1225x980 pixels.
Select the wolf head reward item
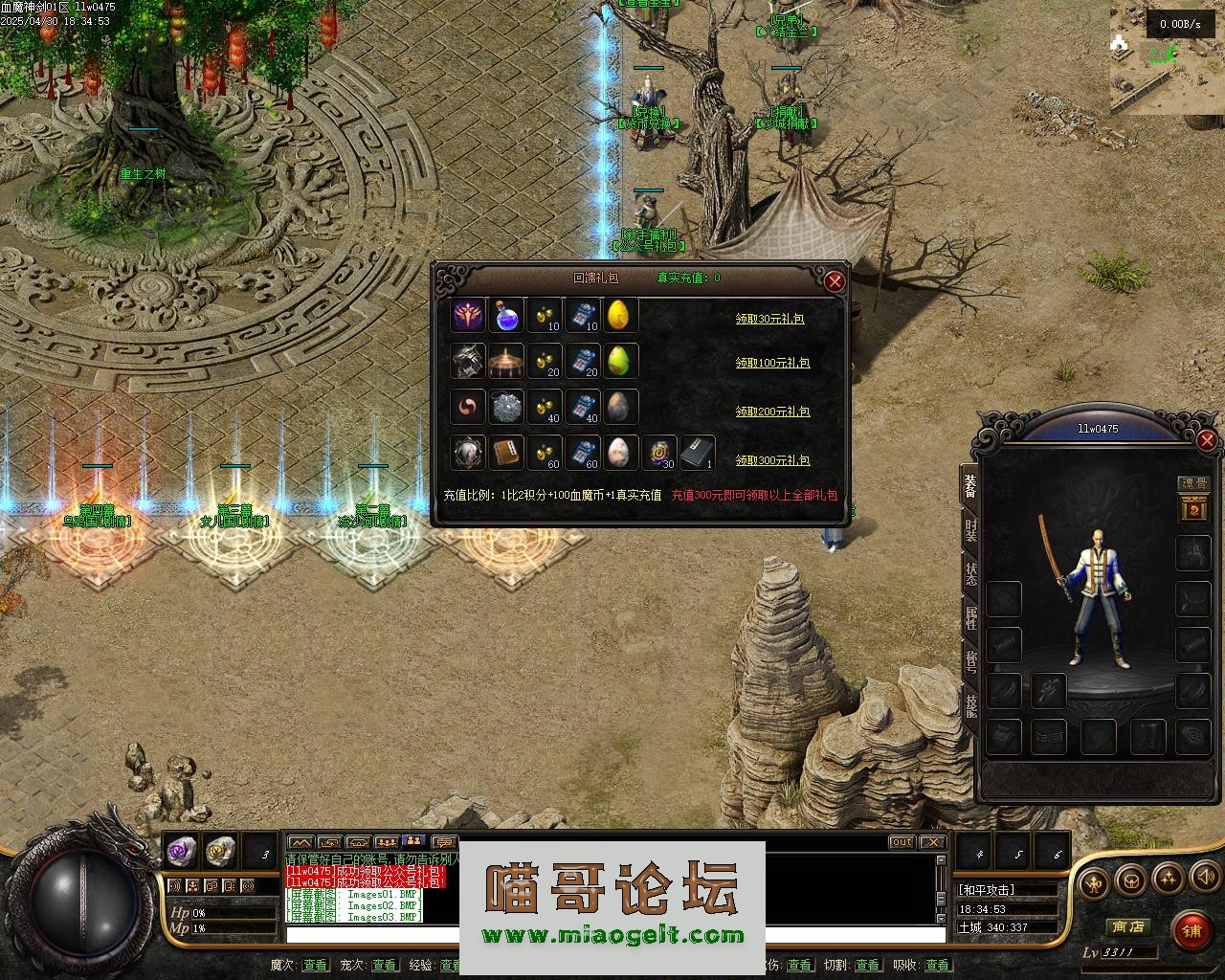click(468, 362)
